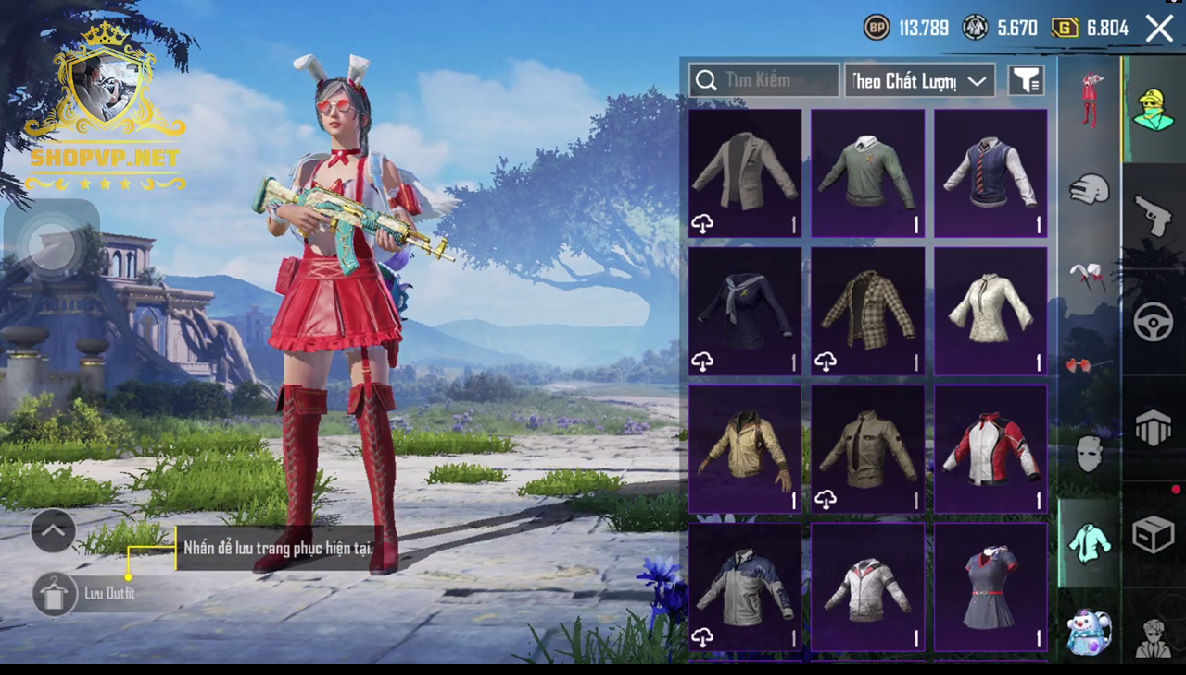Viewport: 1186px width, 675px height.
Task: Open the filter options button
Action: pos(1026,81)
